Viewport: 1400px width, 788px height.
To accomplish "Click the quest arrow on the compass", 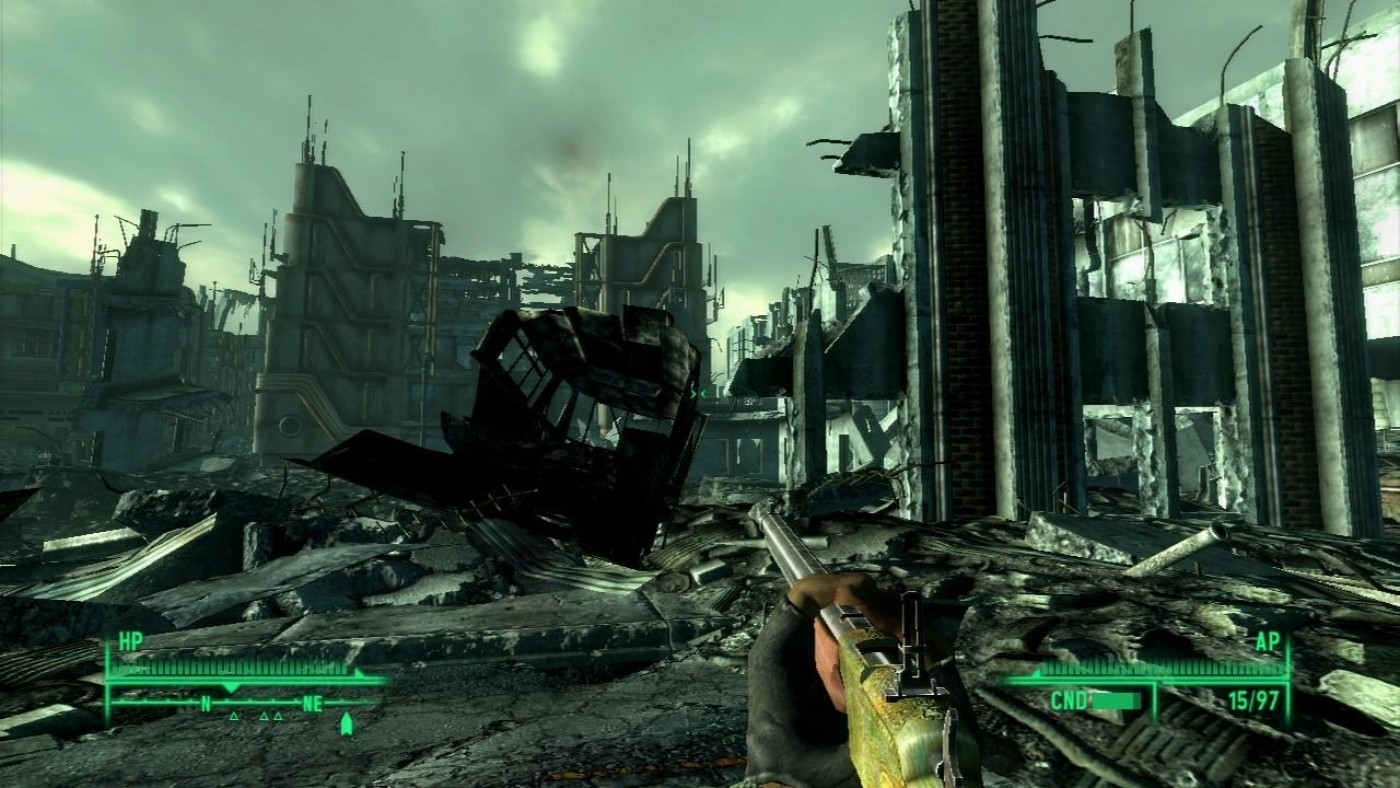I will click(347, 722).
